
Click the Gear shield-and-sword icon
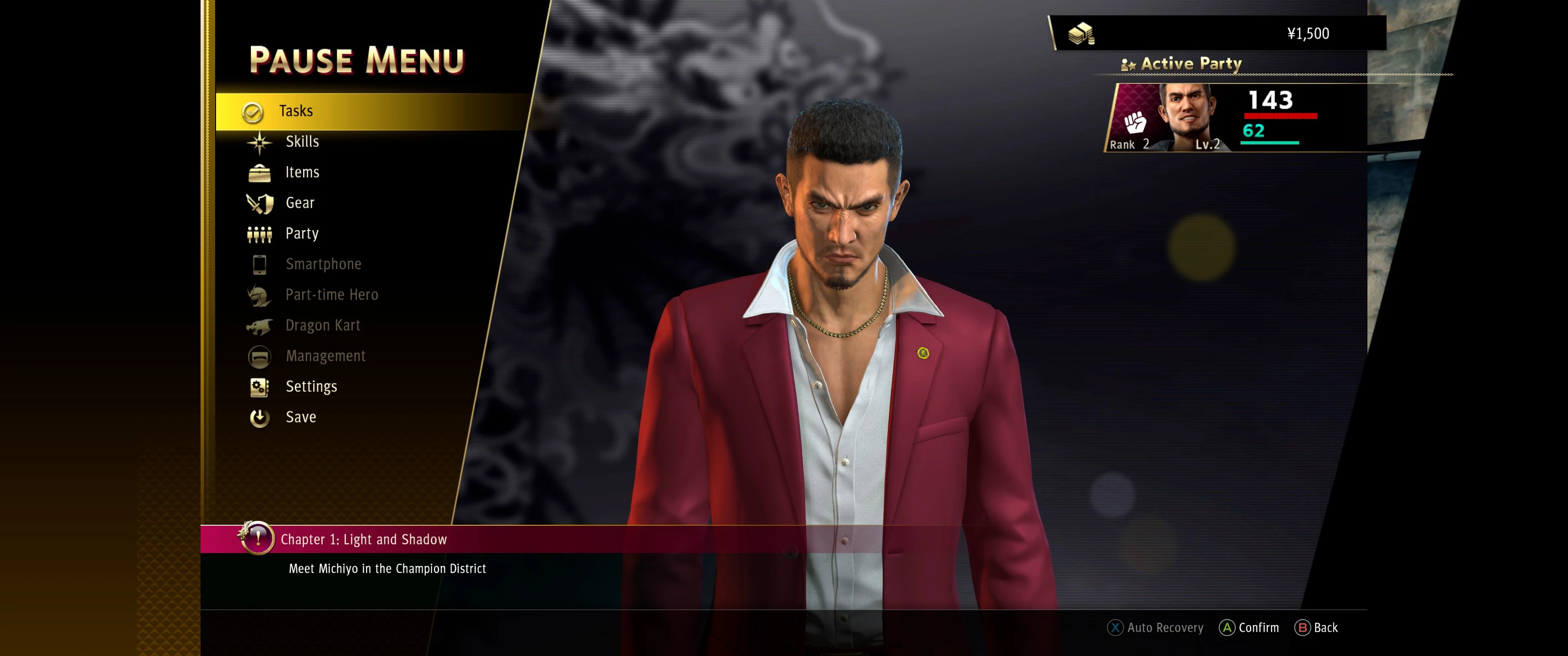coord(260,203)
